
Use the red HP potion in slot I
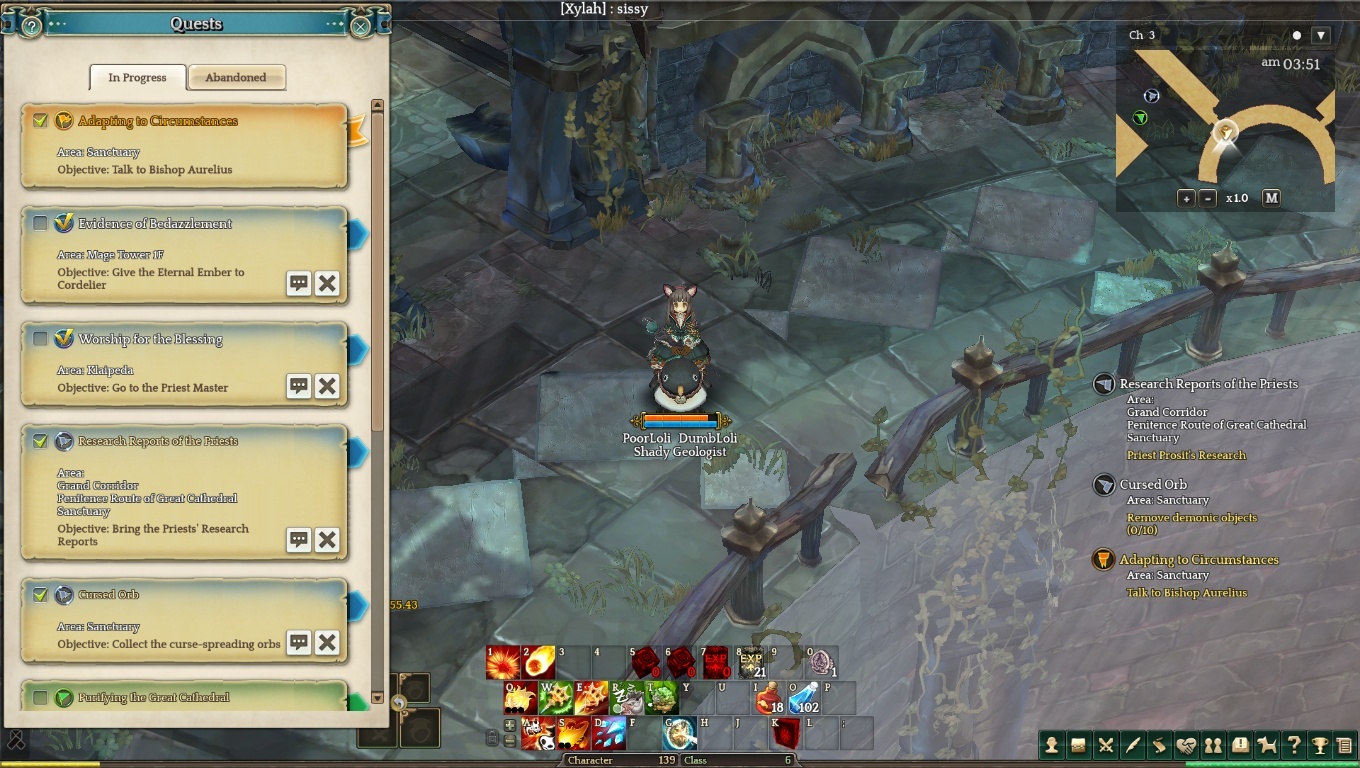click(x=769, y=698)
